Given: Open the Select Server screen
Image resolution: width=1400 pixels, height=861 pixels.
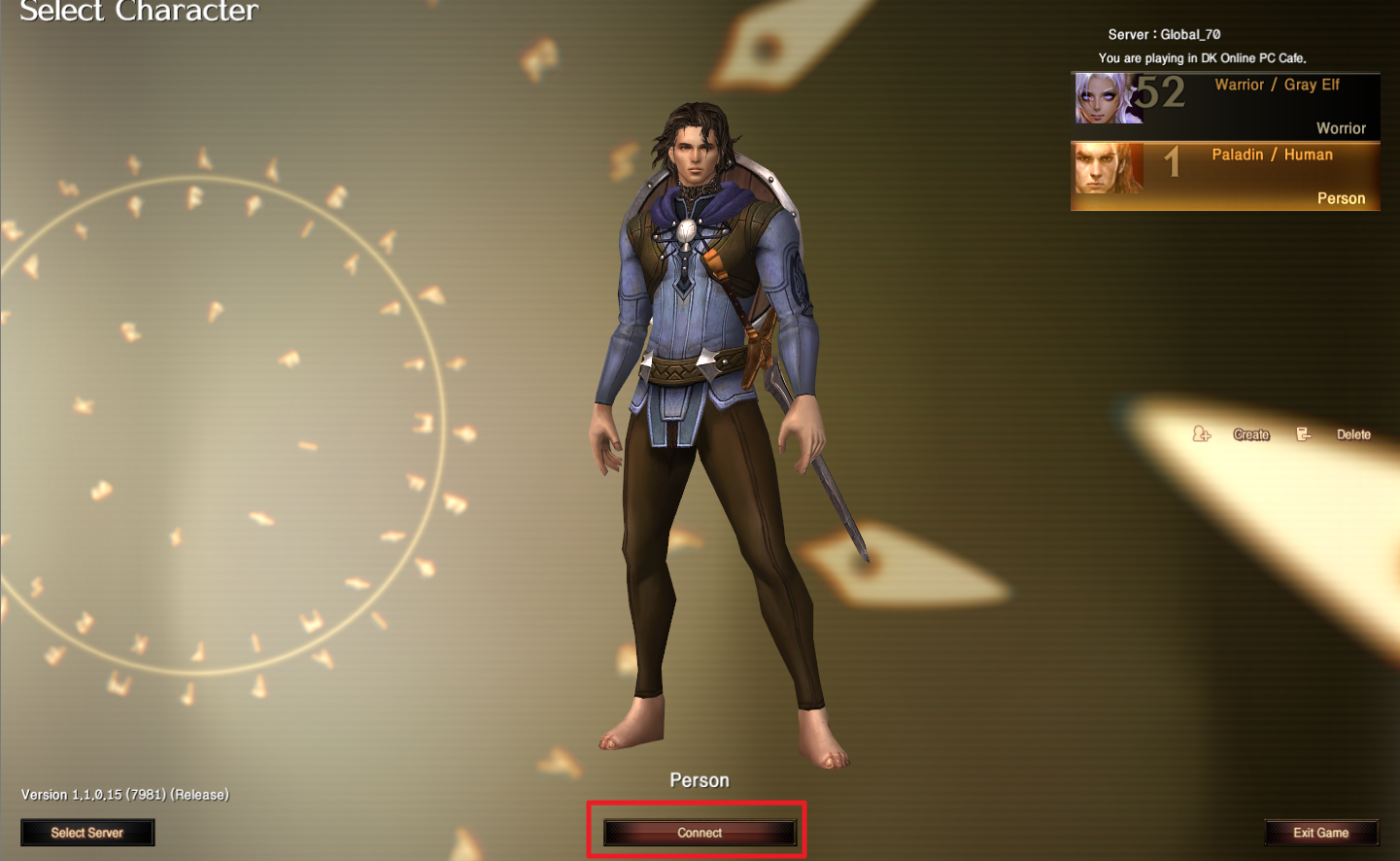Looking at the screenshot, I should [x=87, y=833].
